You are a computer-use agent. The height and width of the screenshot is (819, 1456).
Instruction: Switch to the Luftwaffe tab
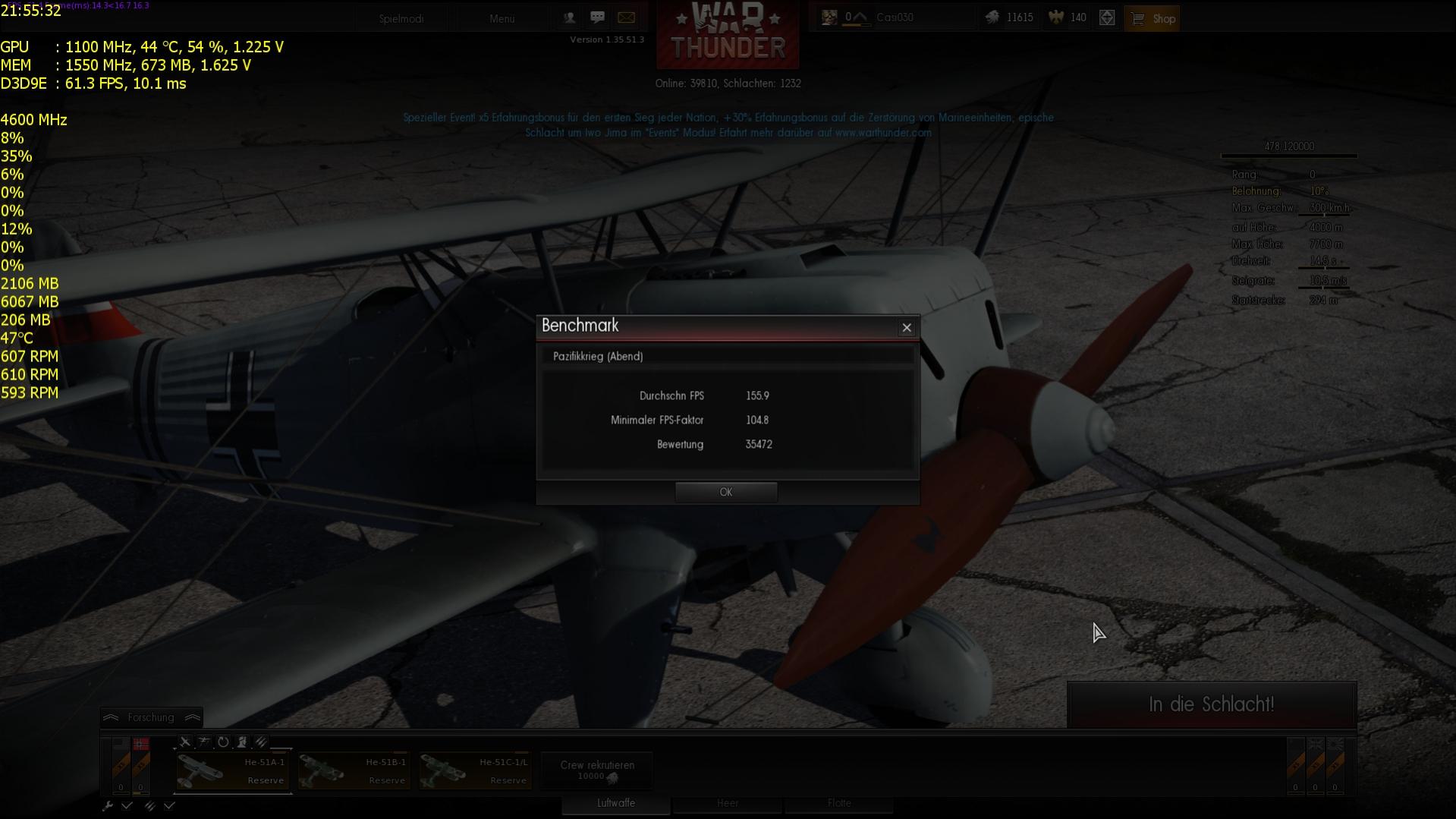615,803
